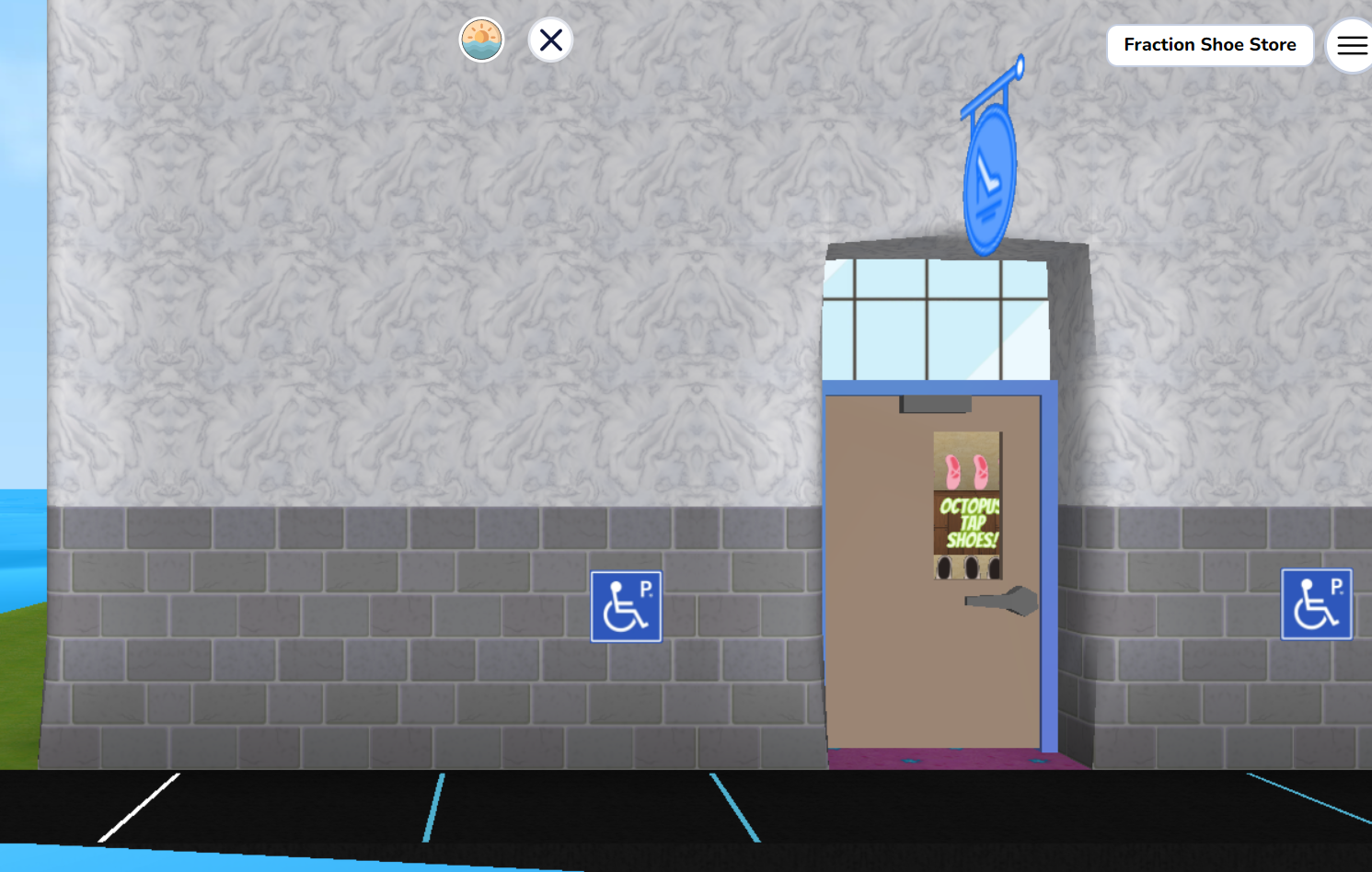Screen dimensions: 1372x872
Task: Select the sunrise day-night weather icon
Action: point(481,40)
